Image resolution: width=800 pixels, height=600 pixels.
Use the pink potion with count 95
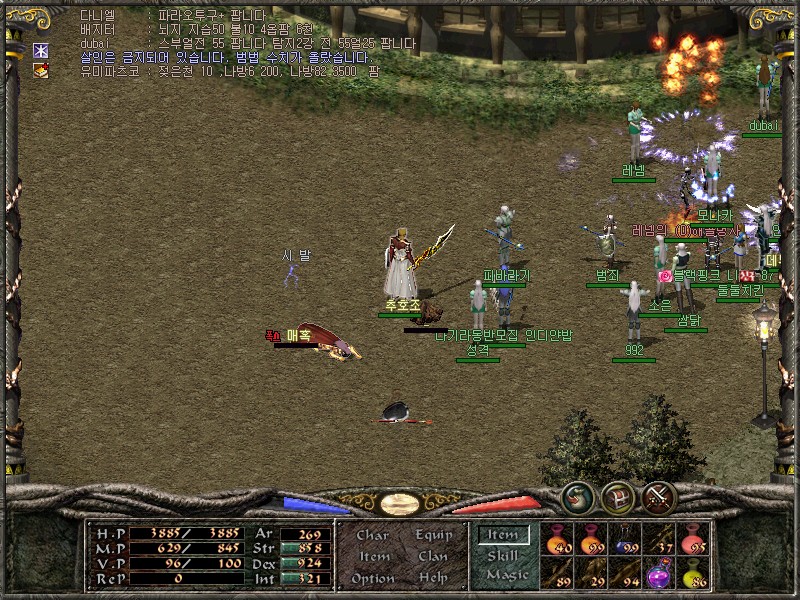tap(694, 539)
